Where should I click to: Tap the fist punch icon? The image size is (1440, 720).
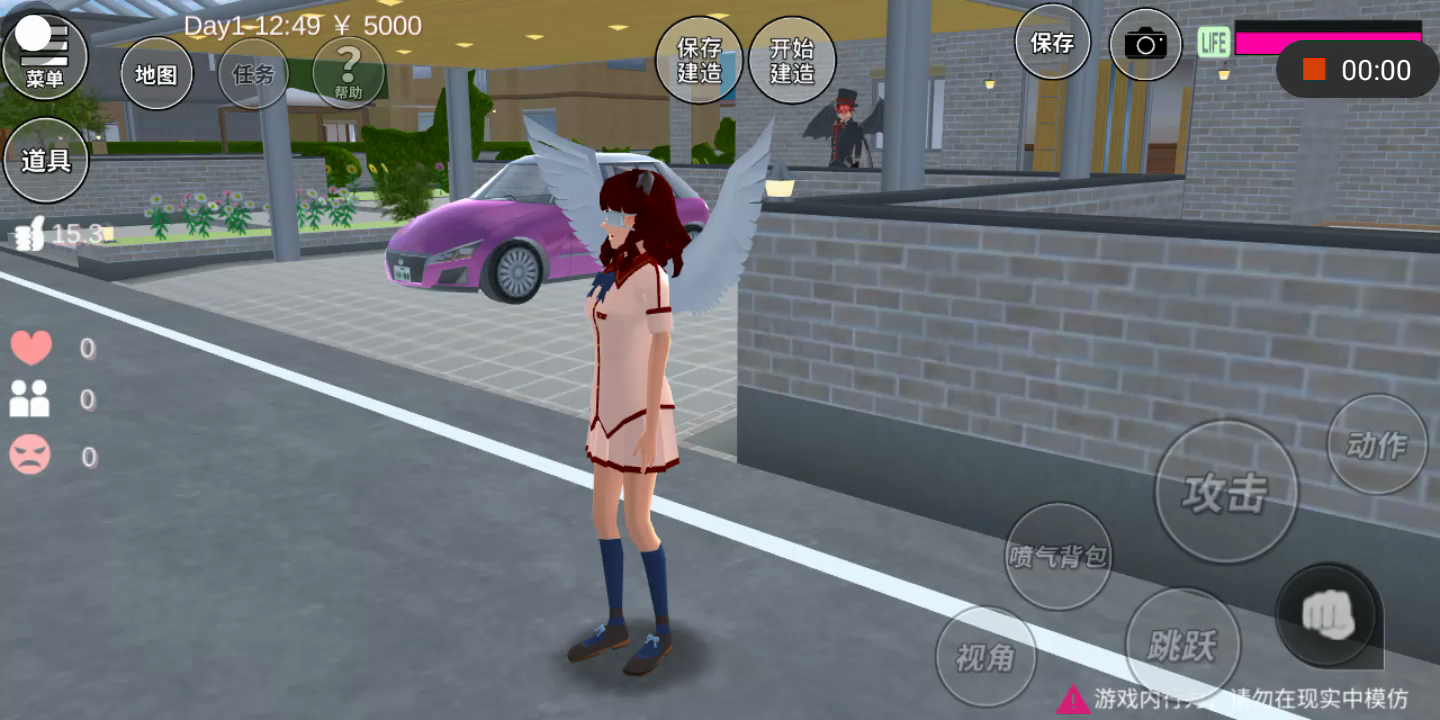(1329, 616)
